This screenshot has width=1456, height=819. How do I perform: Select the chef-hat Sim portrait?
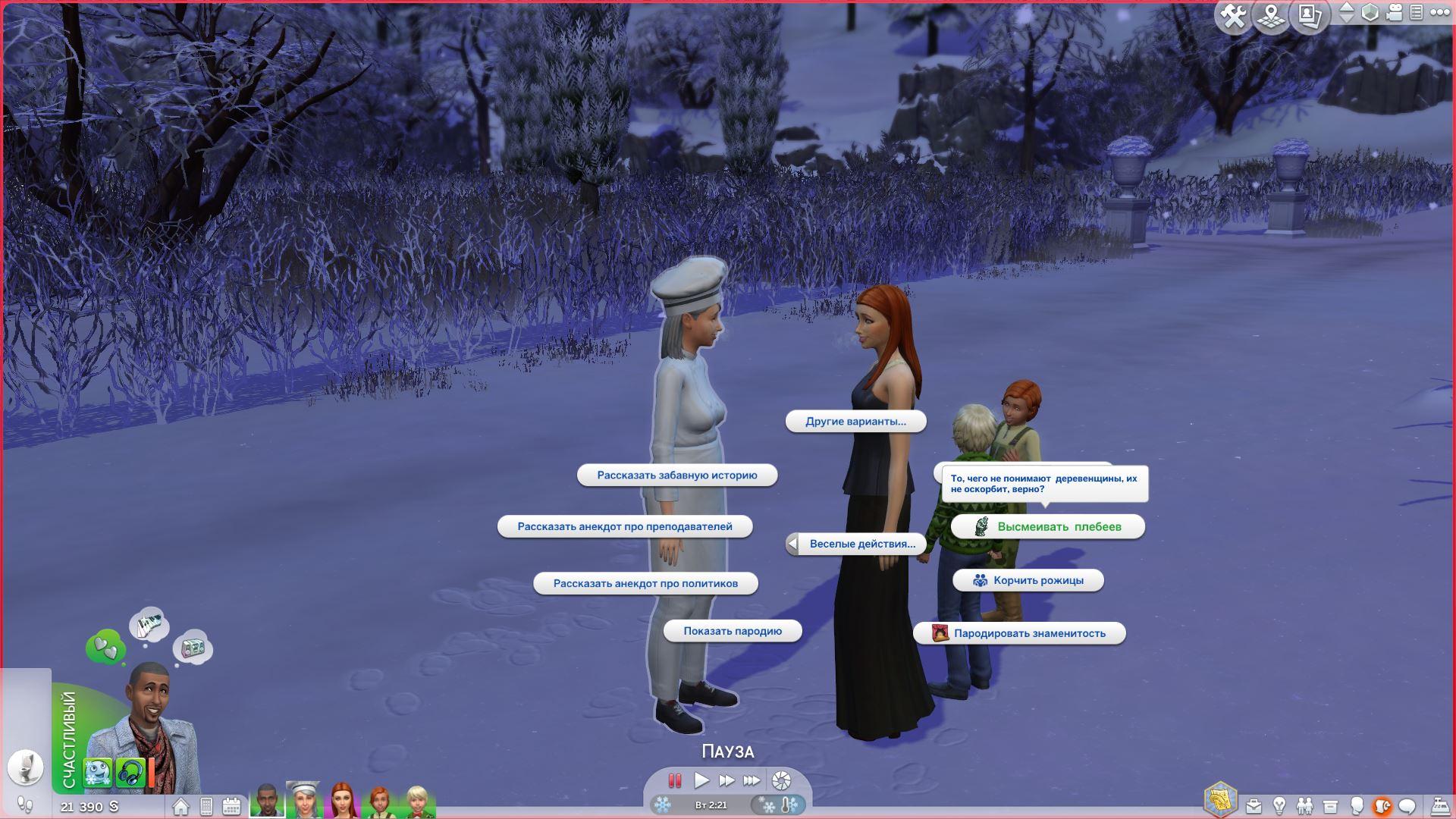point(303,800)
